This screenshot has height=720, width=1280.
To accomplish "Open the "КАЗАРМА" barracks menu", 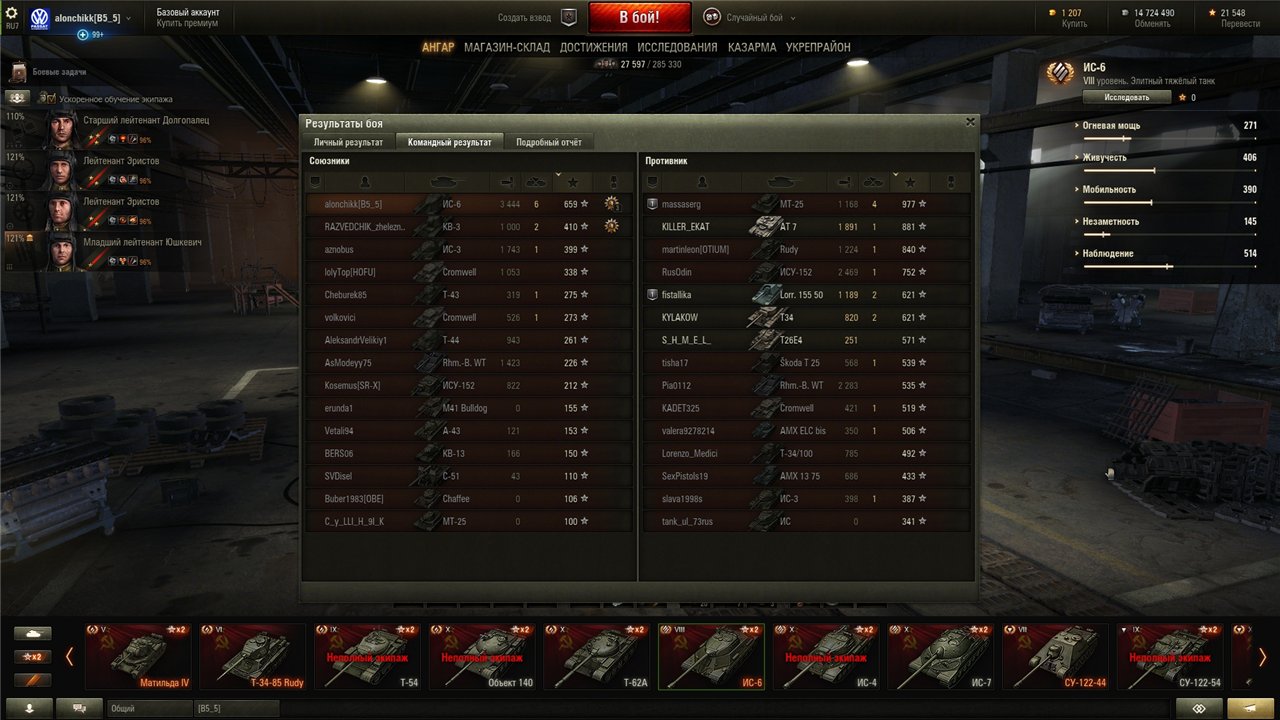I will (x=752, y=47).
